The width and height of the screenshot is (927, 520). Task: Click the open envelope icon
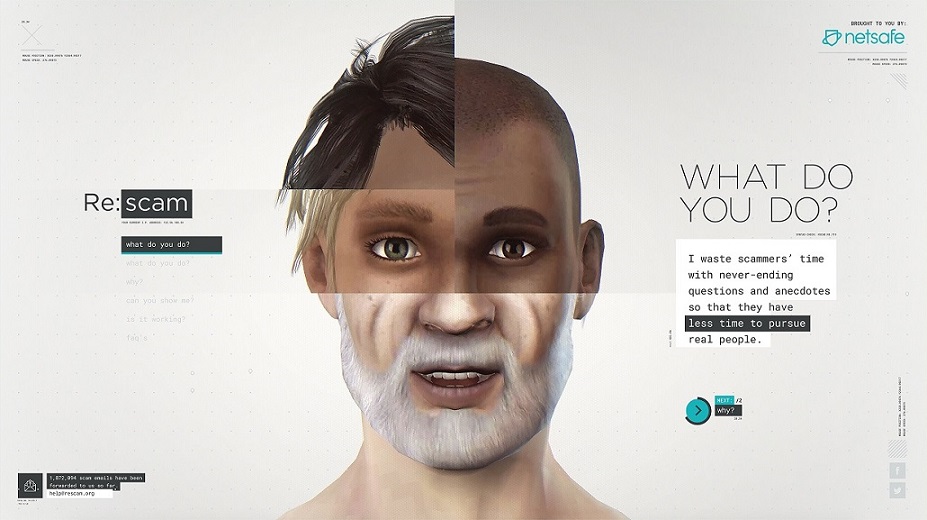tap(29, 486)
